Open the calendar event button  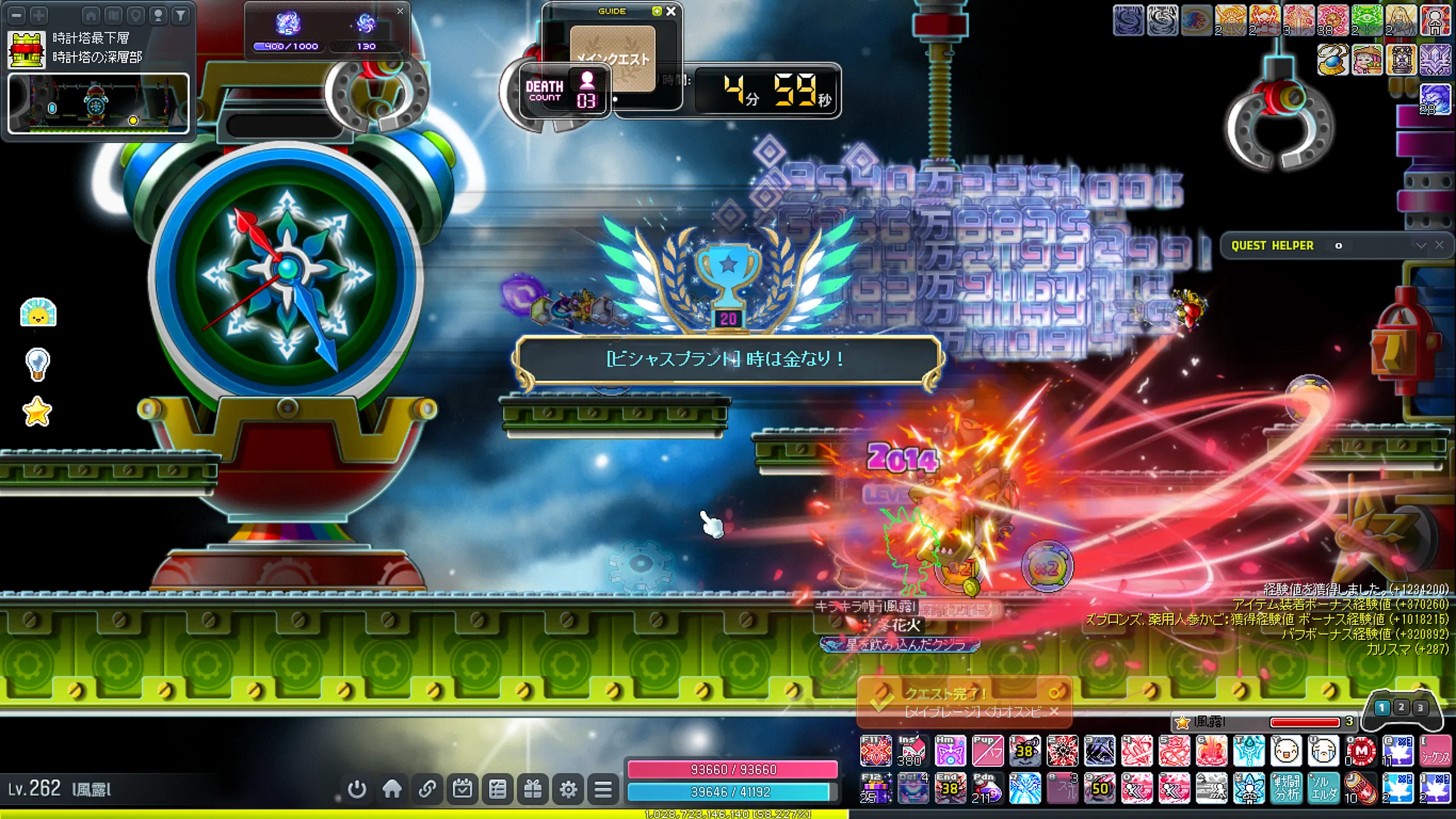click(x=462, y=789)
